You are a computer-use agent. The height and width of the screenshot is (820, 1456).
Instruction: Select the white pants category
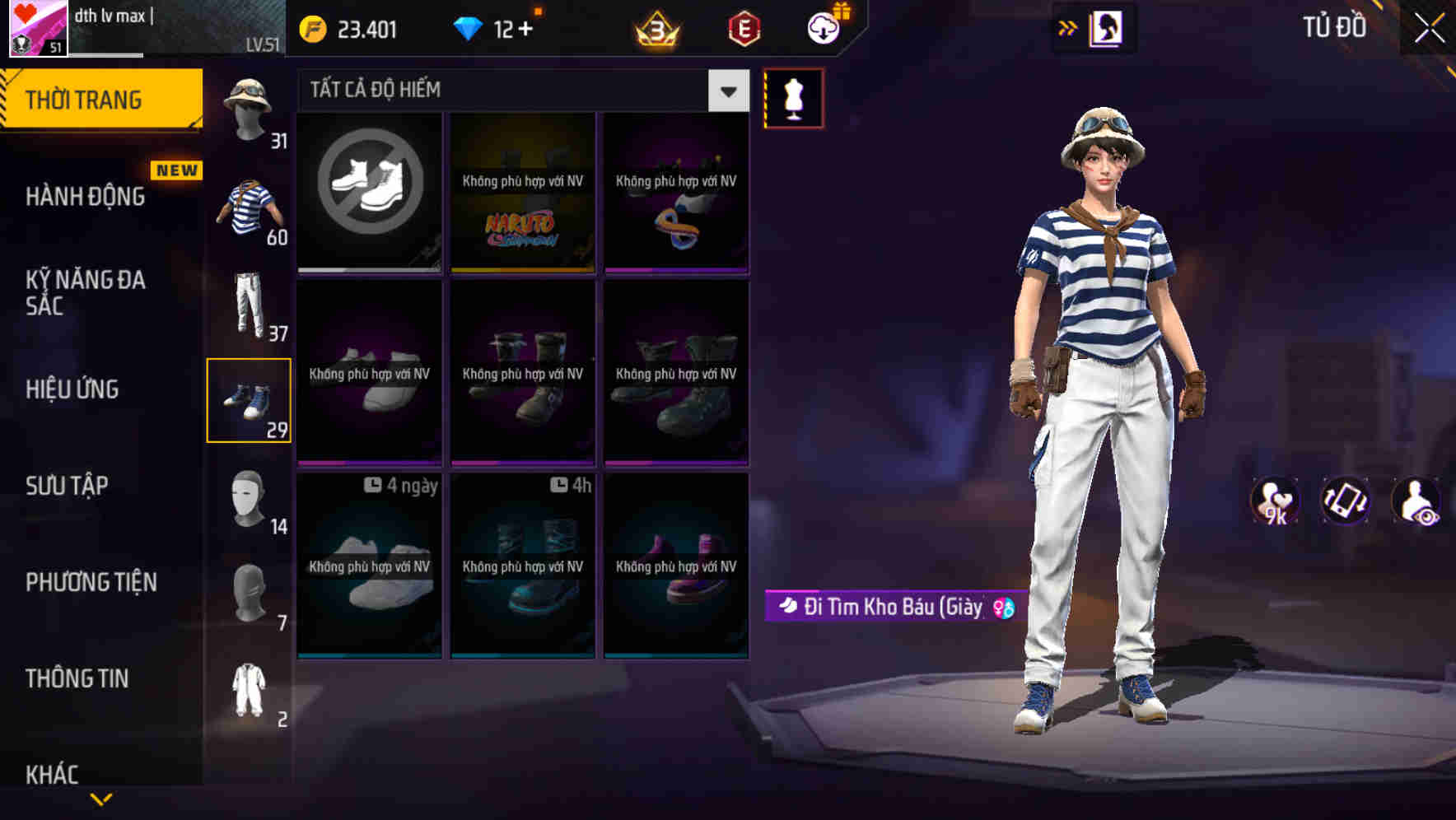[249, 305]
